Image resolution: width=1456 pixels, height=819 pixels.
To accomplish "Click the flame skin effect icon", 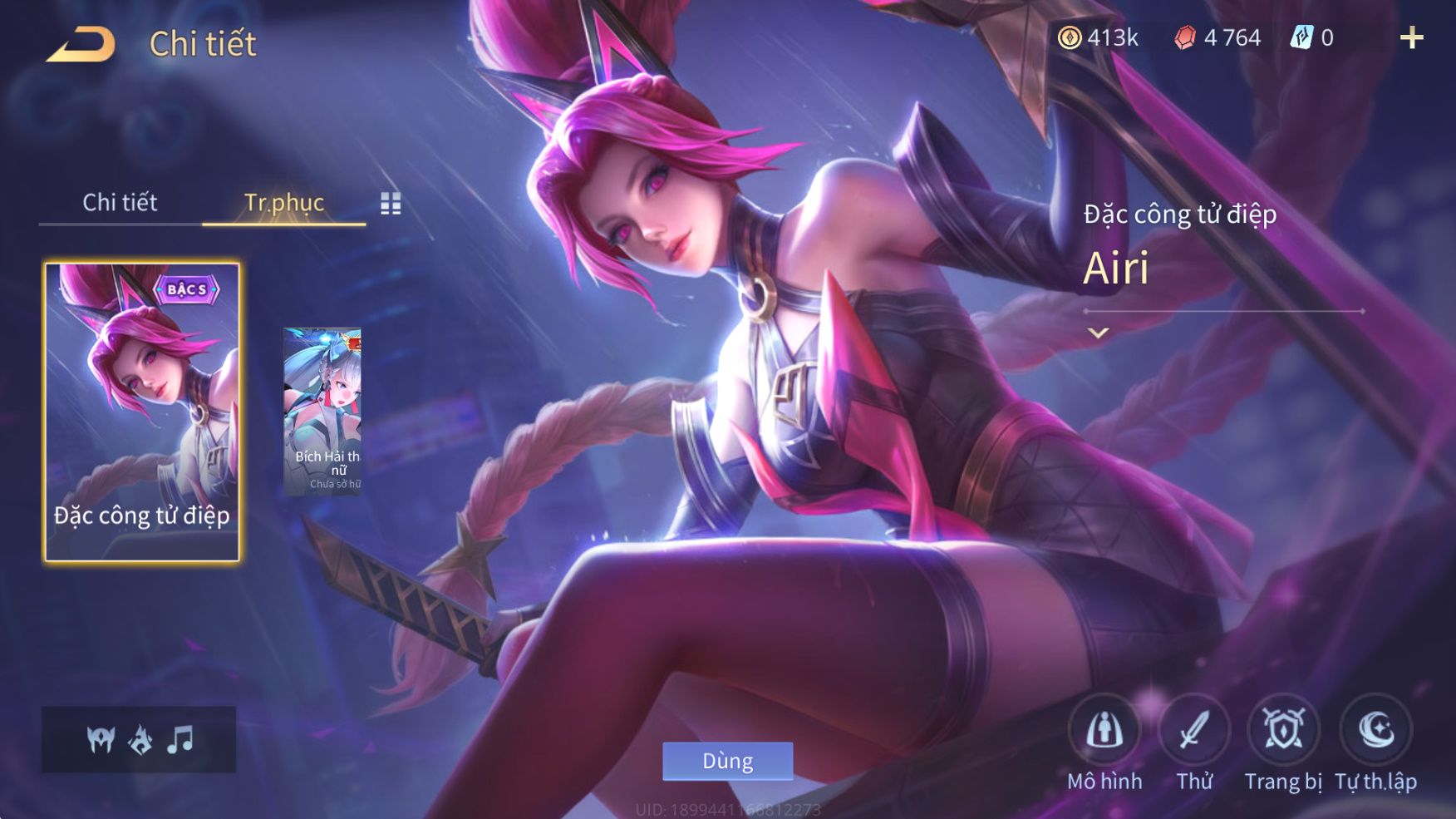I will point(140,739).
